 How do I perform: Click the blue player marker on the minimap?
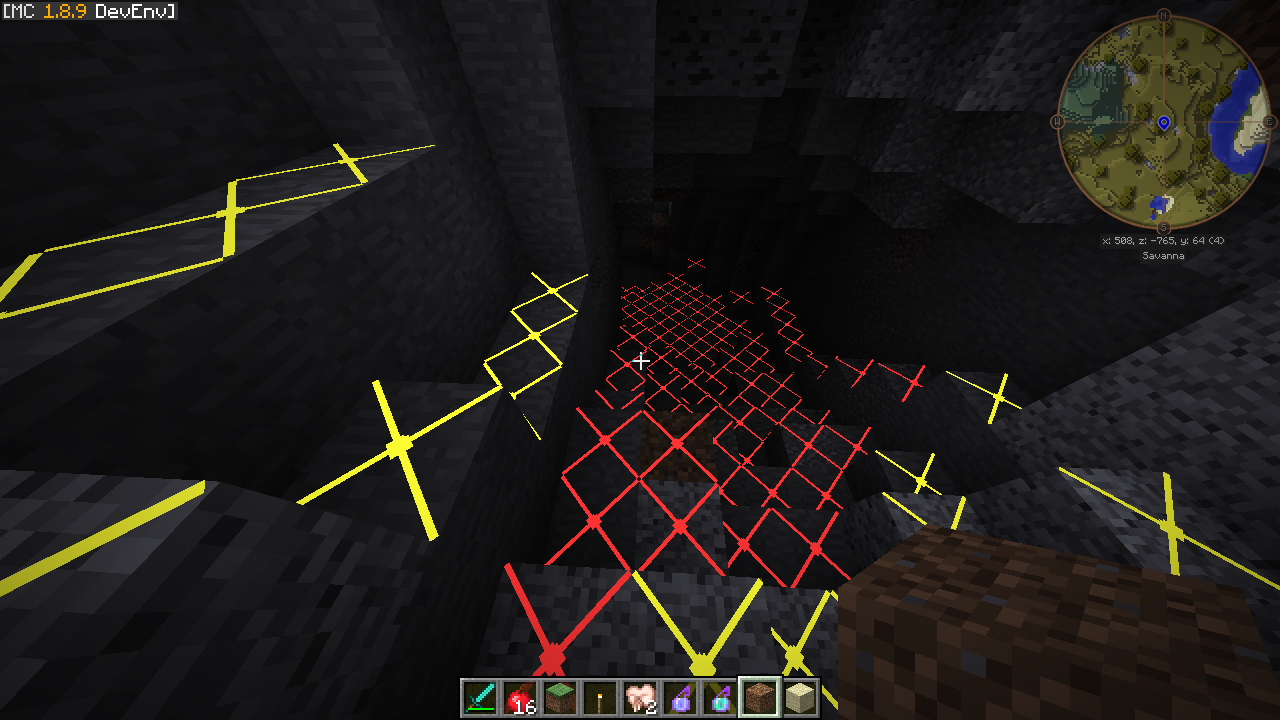pyautogui.click(x=1164, y=123)
